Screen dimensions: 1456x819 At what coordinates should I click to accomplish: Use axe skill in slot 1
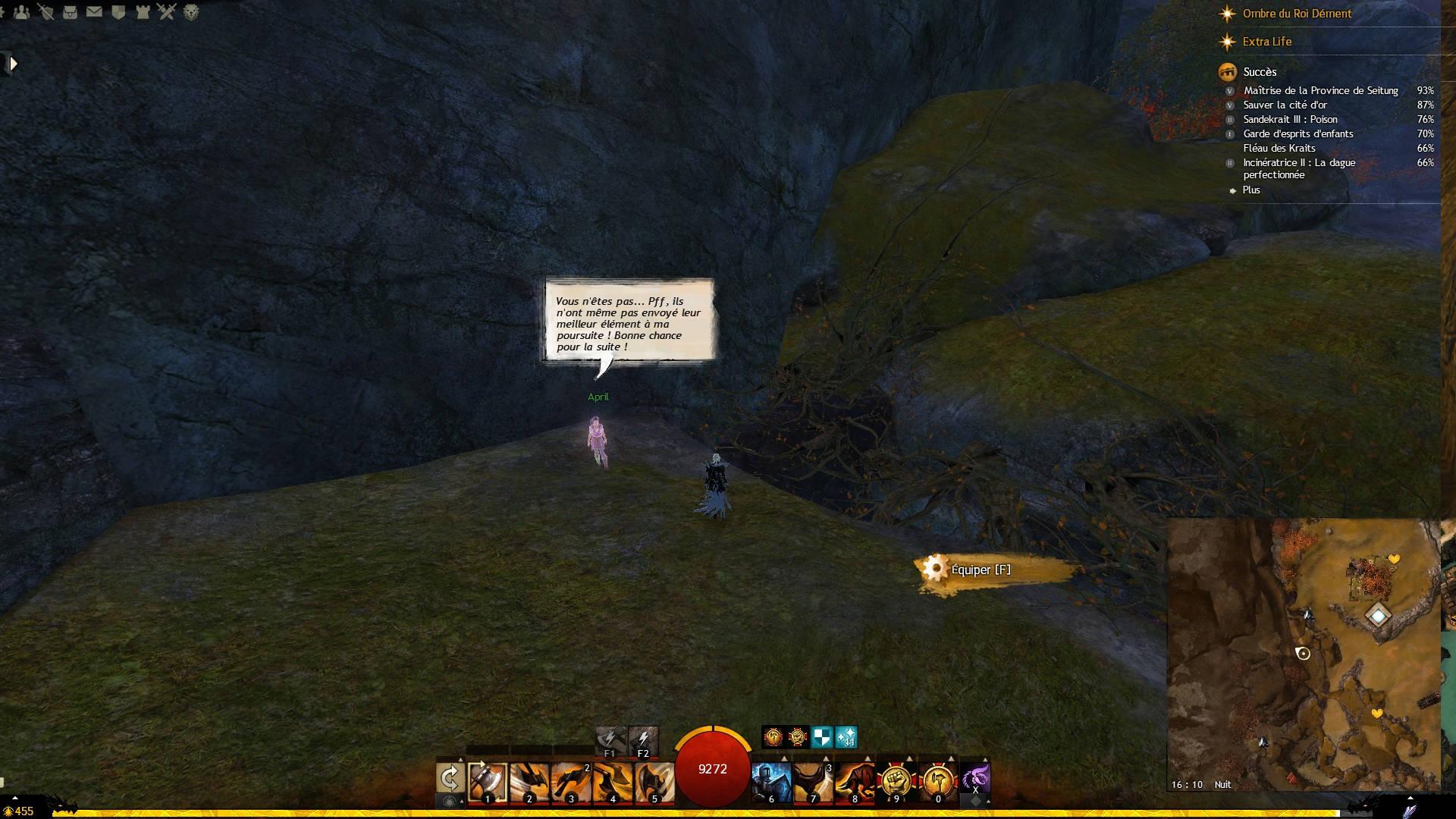click(x=487, y=781)
